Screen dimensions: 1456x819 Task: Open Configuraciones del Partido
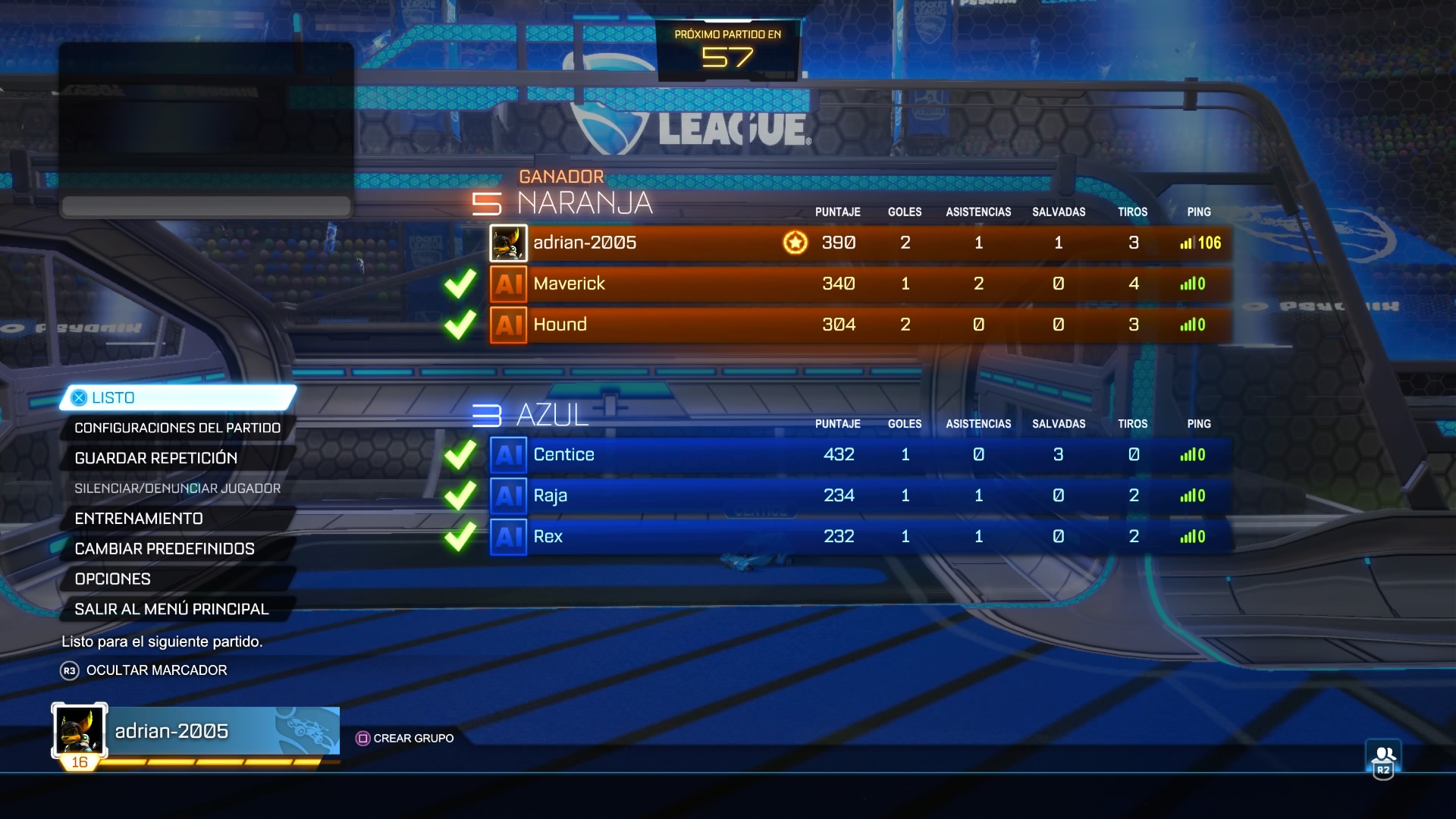(x=177, y=428)
